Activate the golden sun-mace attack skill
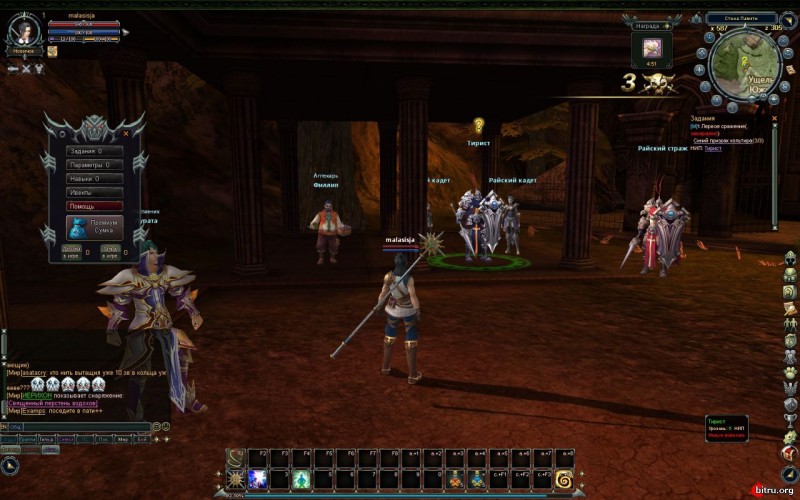 click(236, 480)
